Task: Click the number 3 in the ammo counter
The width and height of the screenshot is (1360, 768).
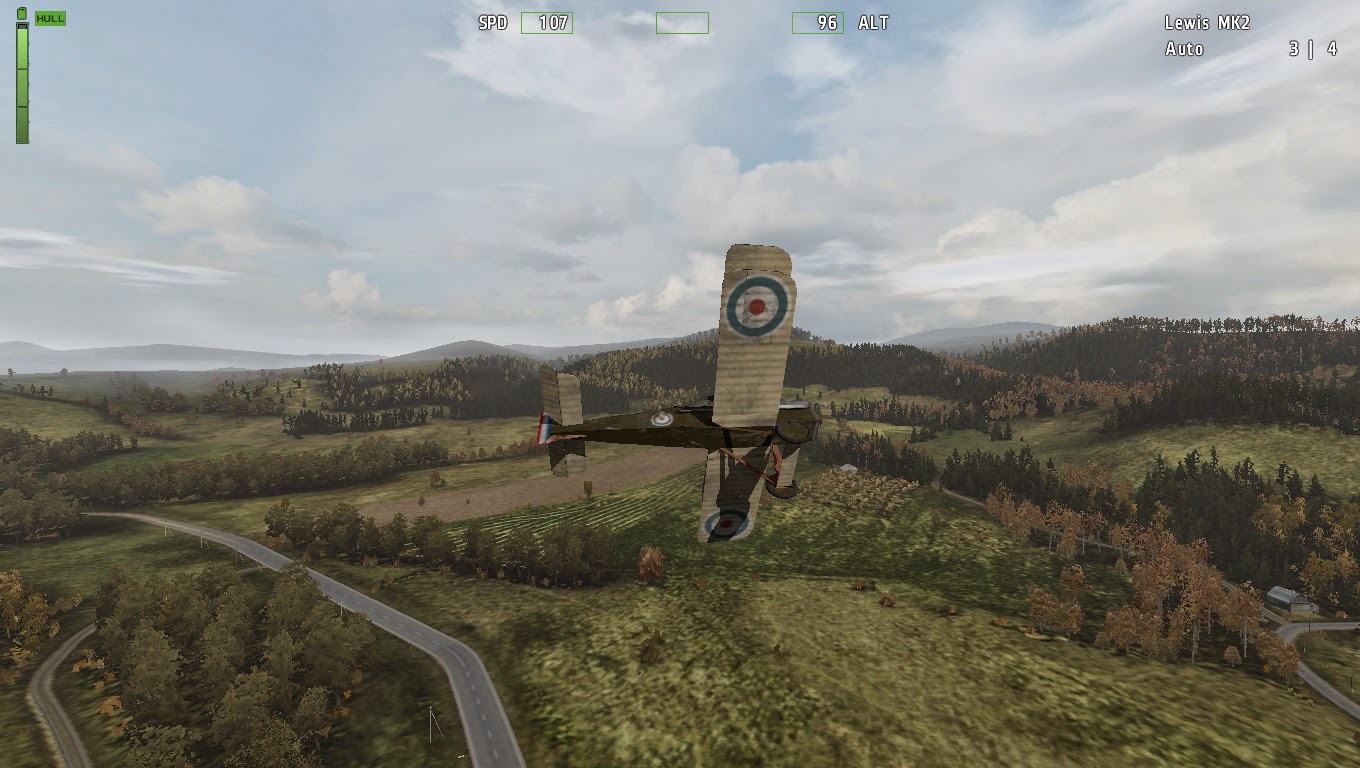Action: coord(1292,48)
